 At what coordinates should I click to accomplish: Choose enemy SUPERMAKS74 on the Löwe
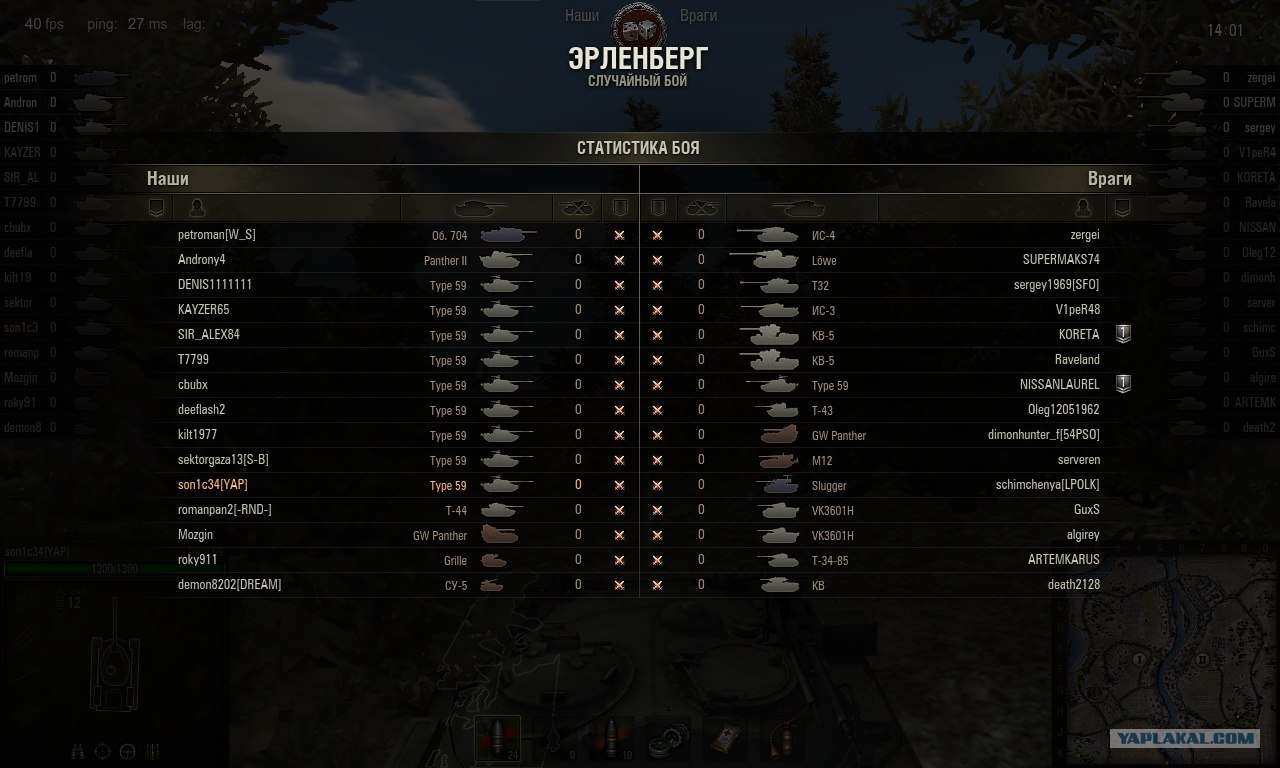pos(1060,260)
